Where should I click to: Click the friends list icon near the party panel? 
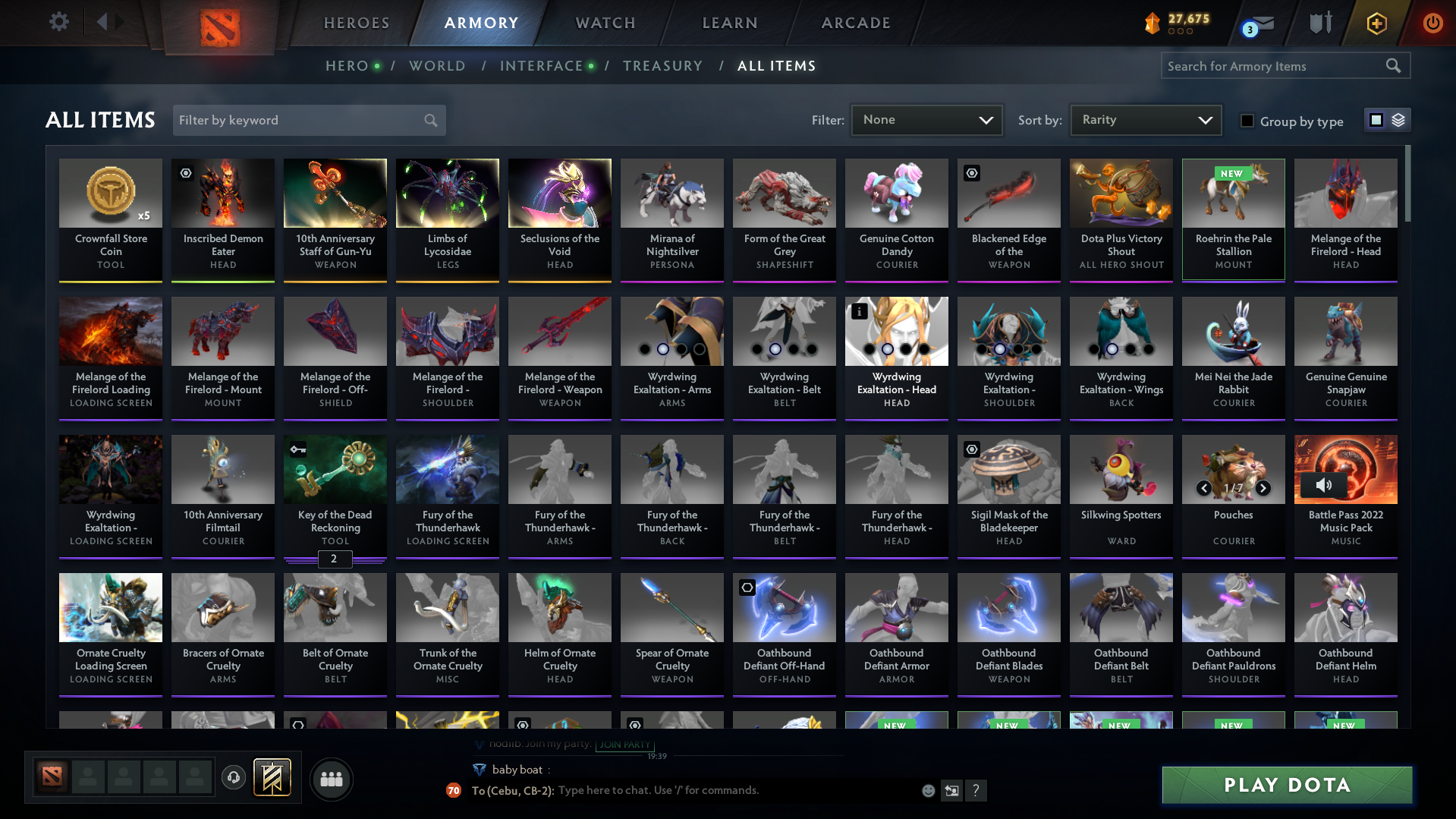pos(330,778)
